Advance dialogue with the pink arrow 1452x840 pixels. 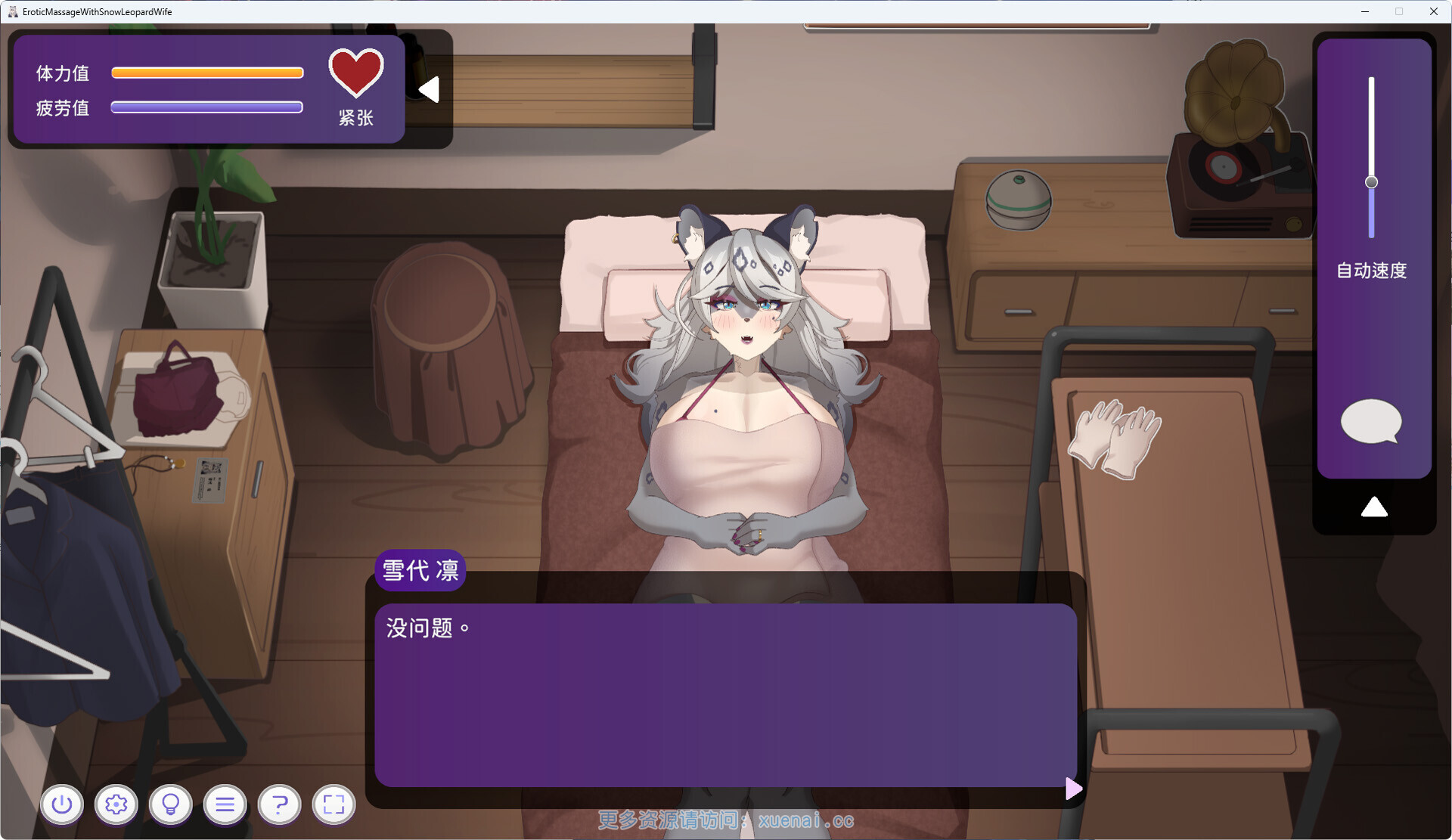pos(1073,789)
